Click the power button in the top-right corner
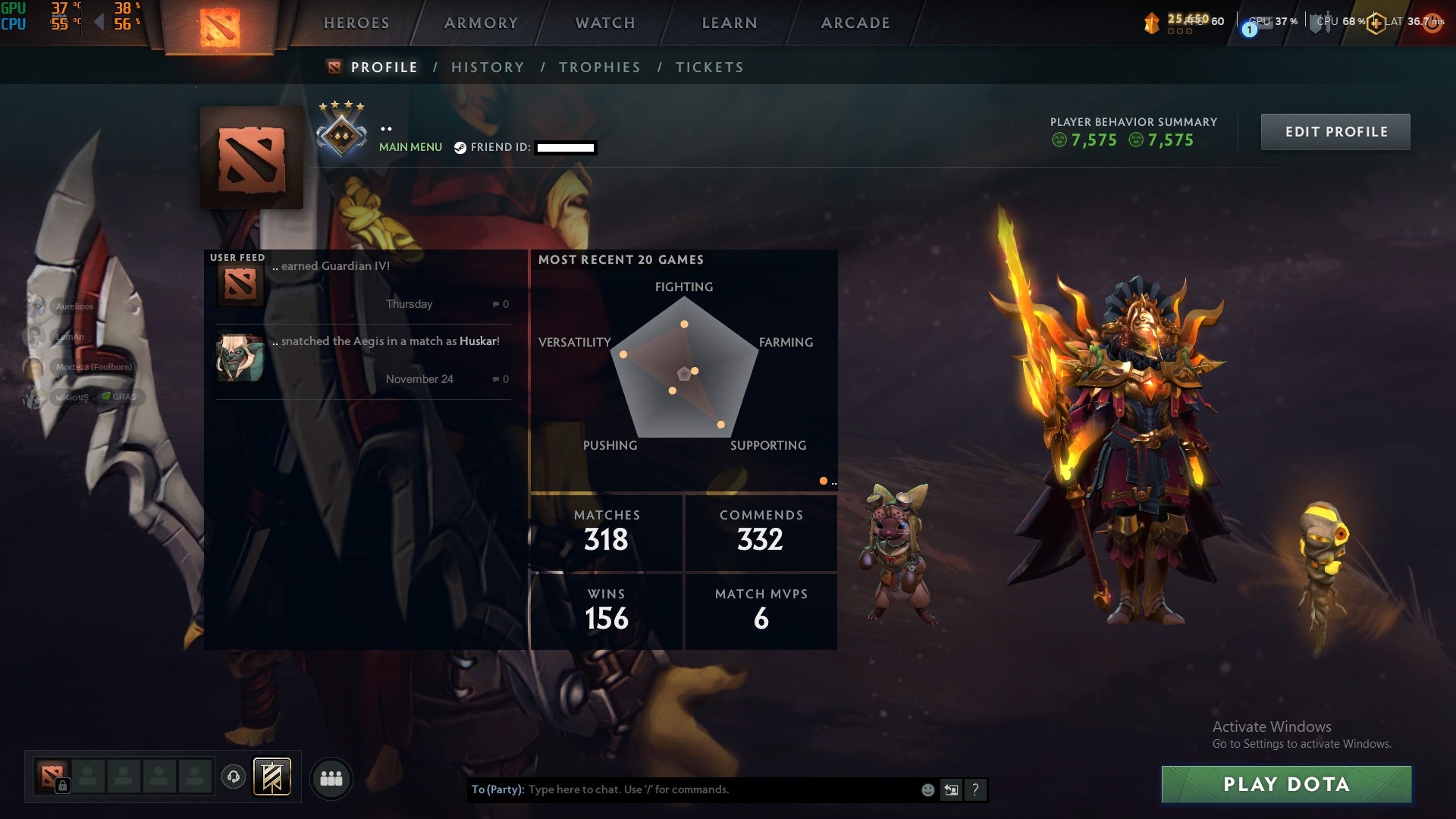Image resolution: width=1456 pixels, height=819 pixels. tap(1432, 23)
